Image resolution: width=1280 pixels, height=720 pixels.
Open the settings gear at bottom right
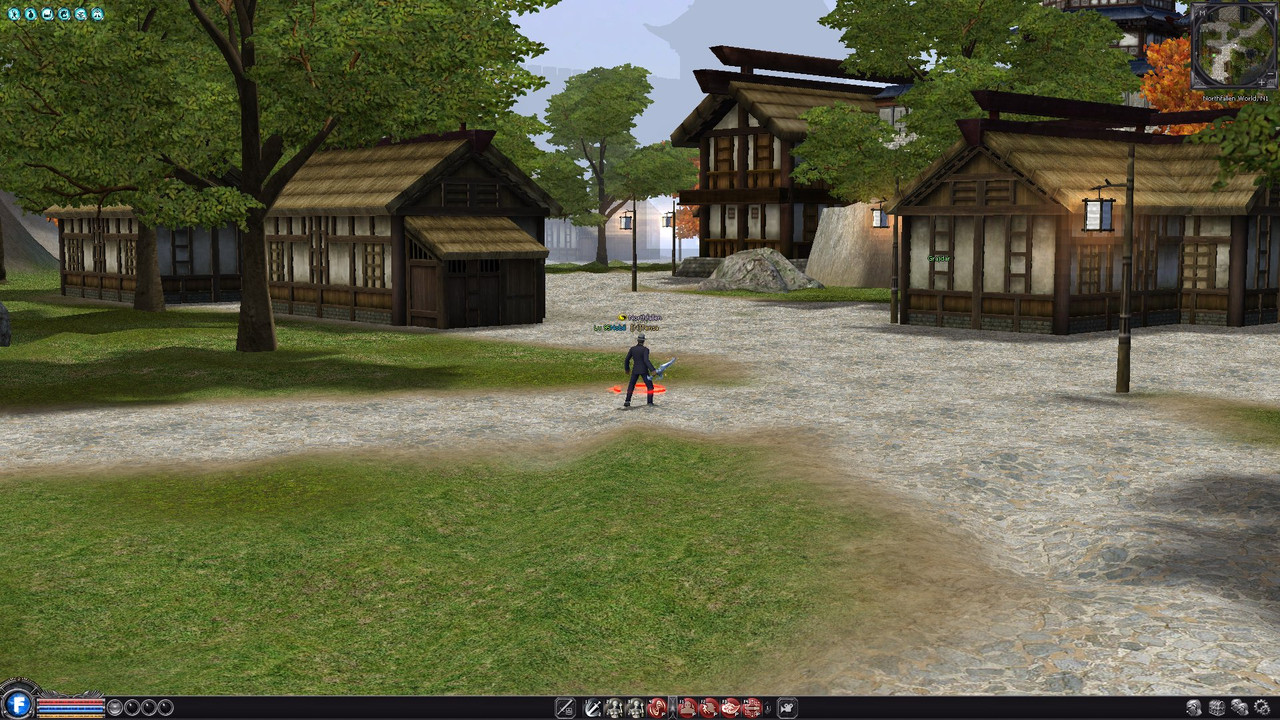coord(1263,709)
